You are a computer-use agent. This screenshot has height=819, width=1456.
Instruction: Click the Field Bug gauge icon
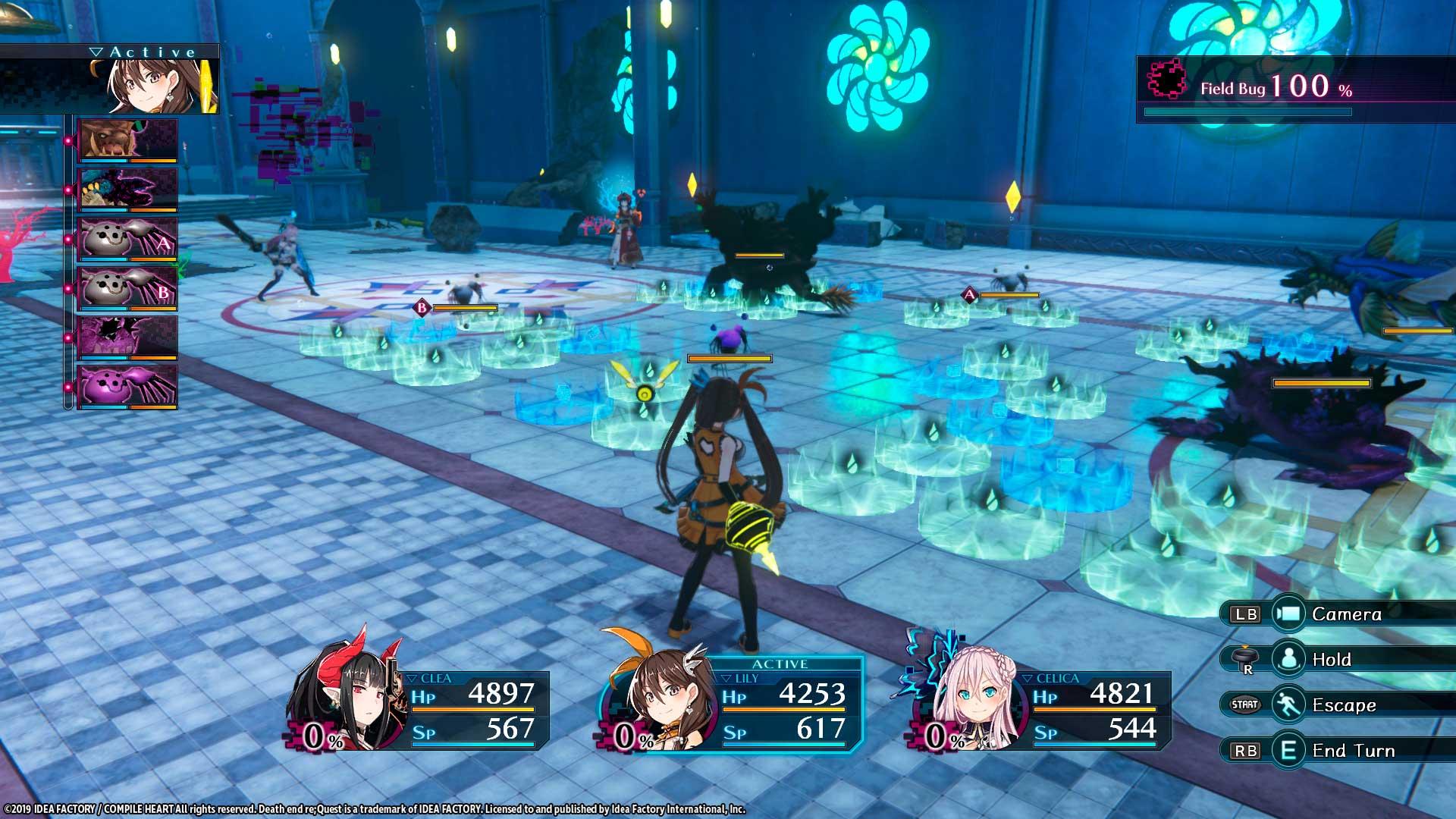point(1166,80)
